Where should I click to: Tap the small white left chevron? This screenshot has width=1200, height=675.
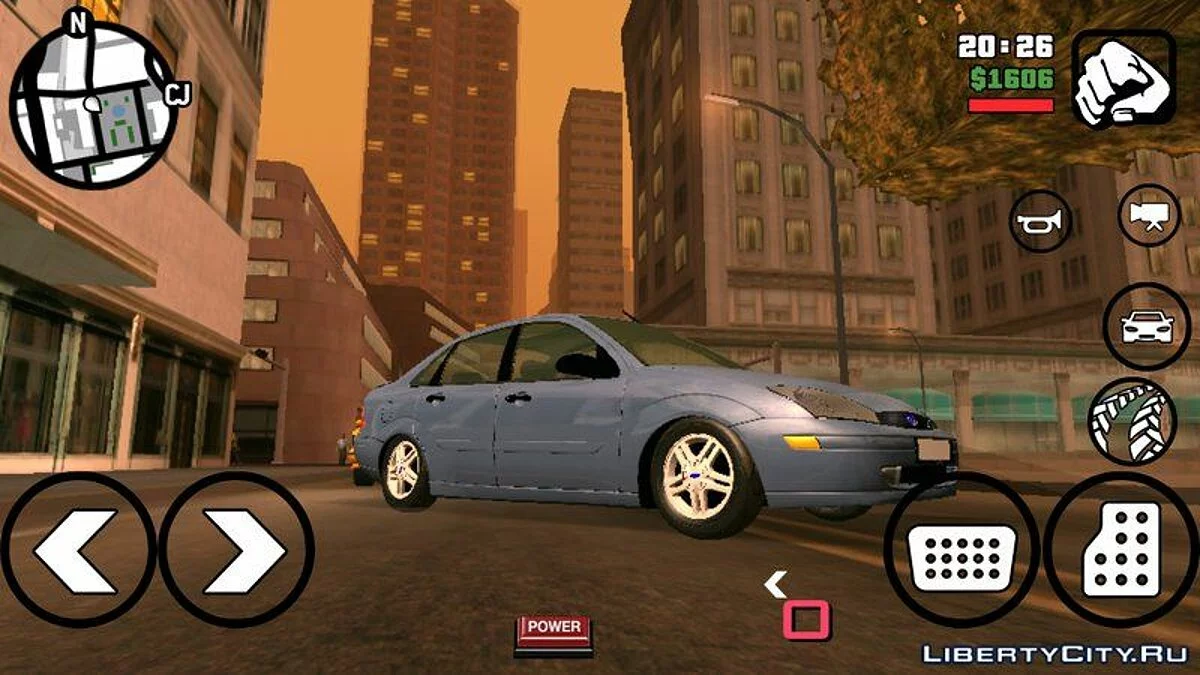[776, 583]
